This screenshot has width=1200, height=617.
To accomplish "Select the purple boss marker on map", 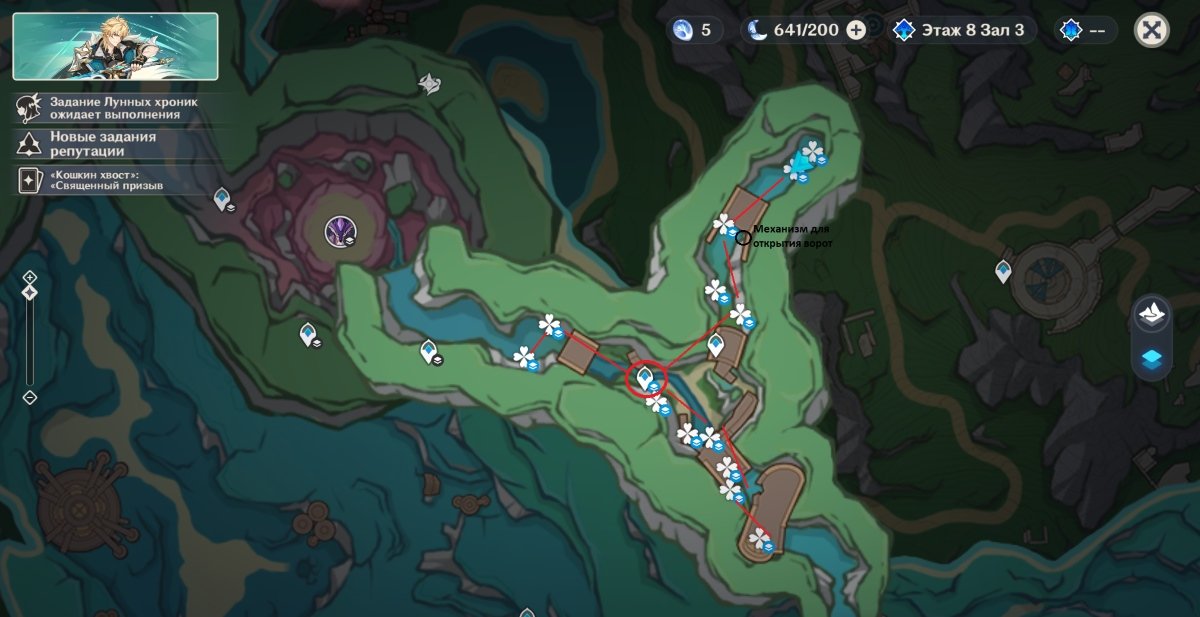I will [x=338, y=233].
